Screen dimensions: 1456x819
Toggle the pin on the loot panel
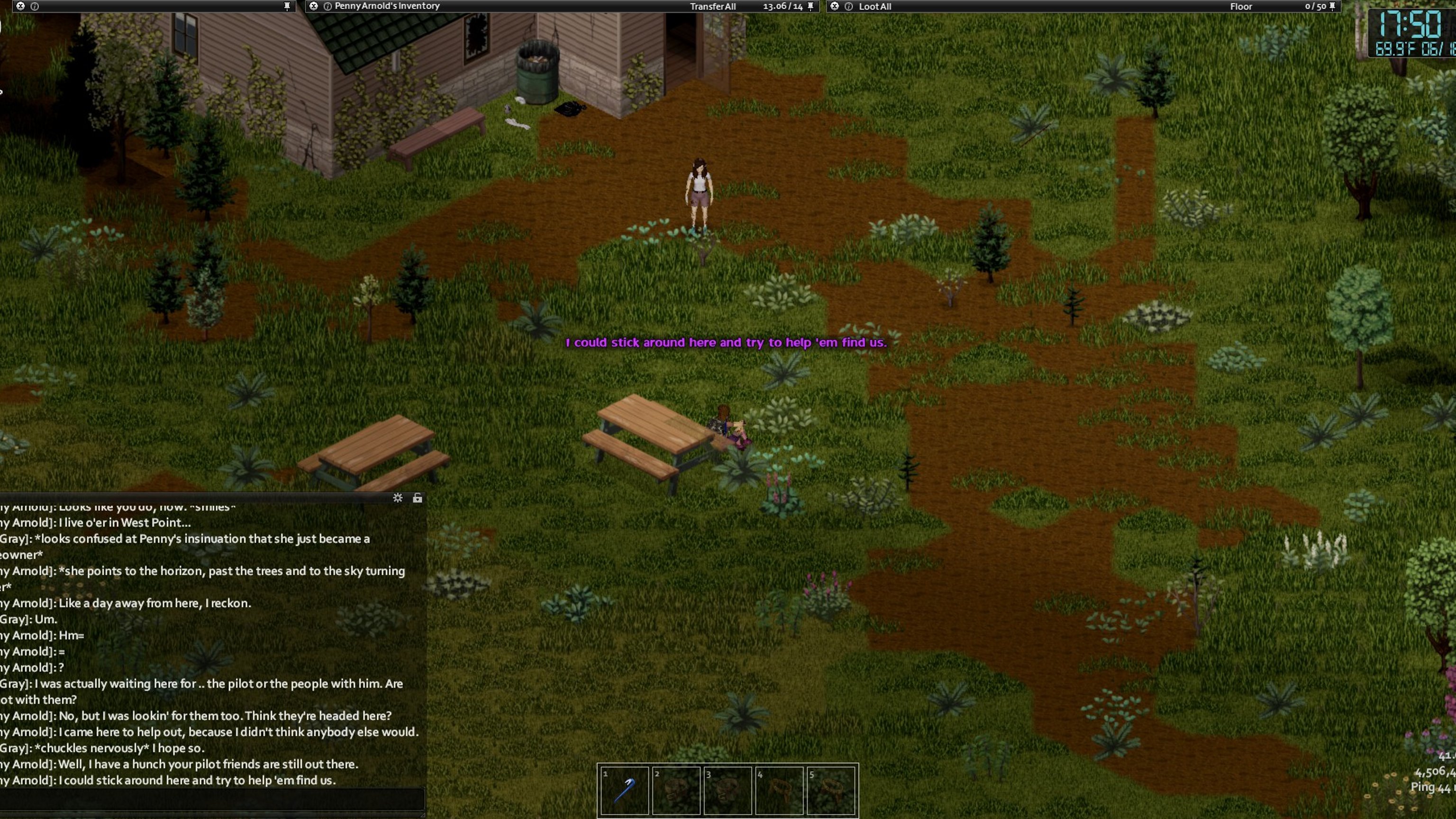click(x=1332, y=6)
